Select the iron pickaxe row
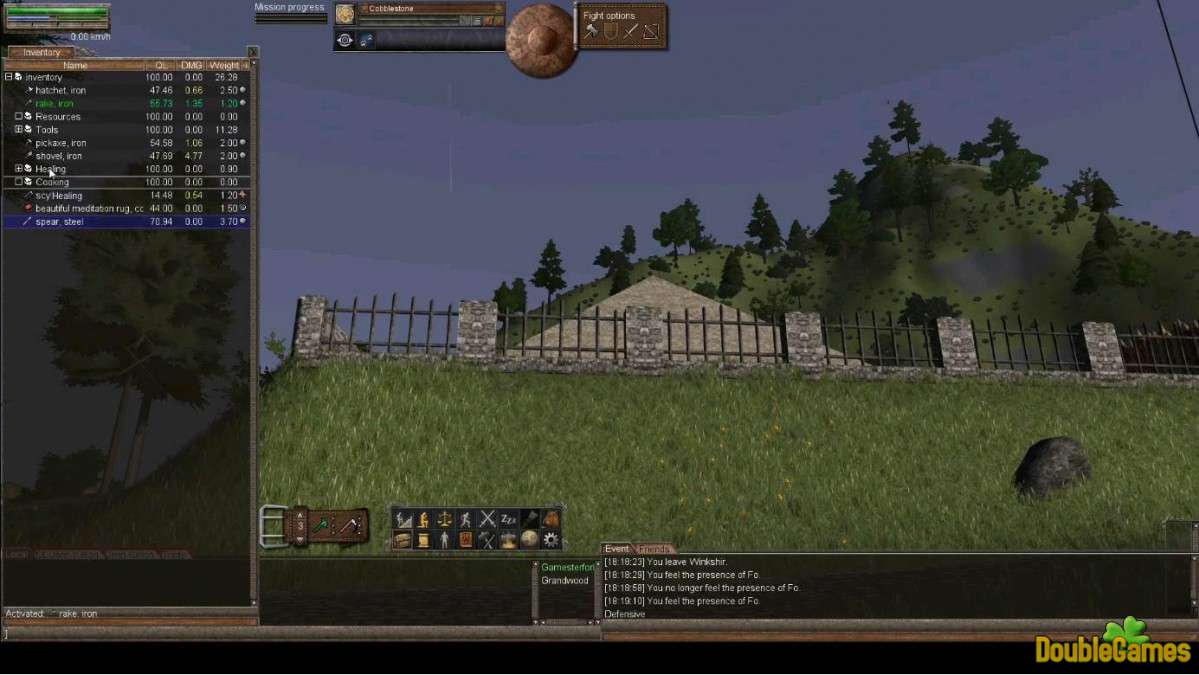 [60, 143]
